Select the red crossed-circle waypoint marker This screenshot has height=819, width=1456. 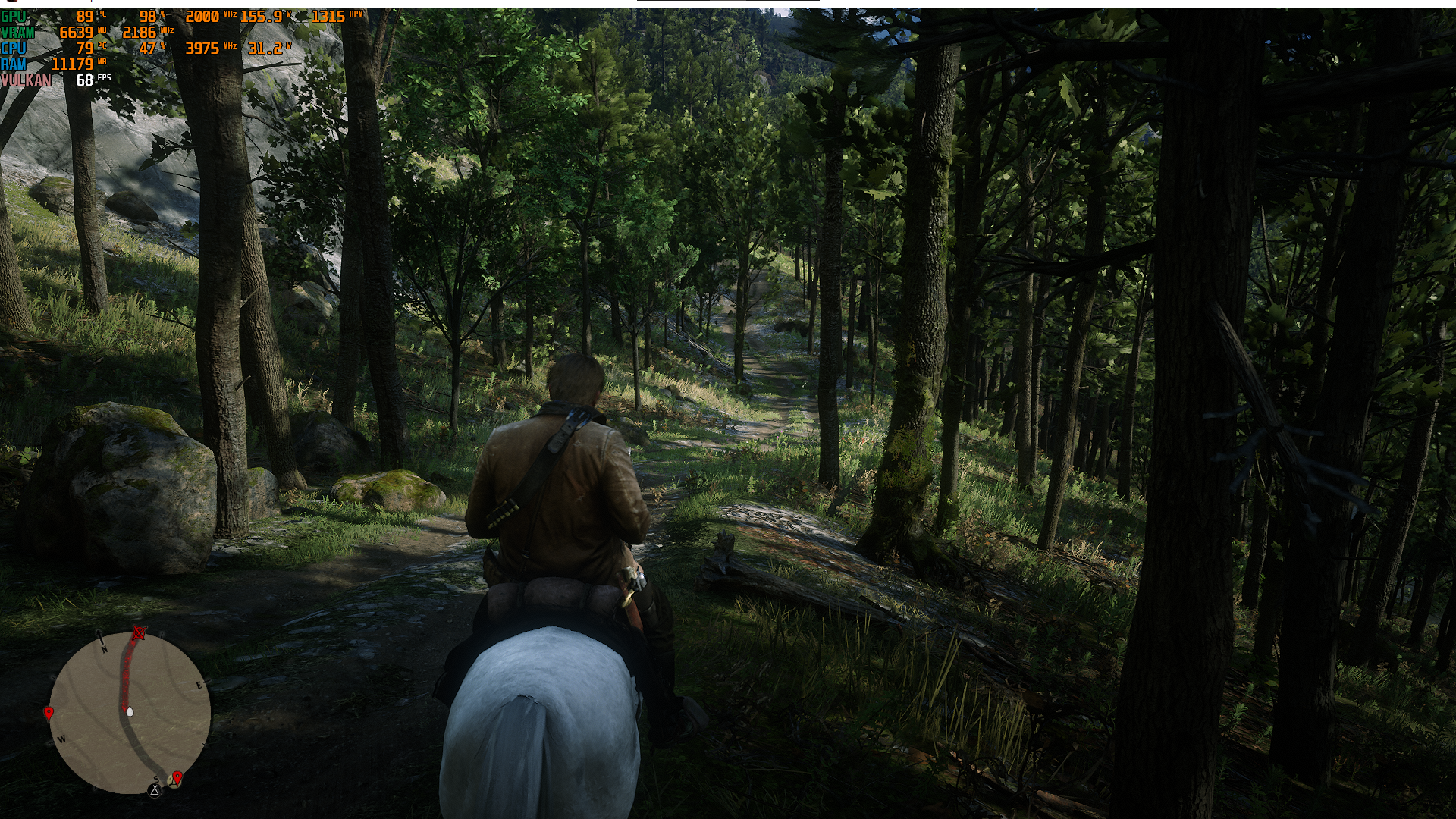pos(138,632)
